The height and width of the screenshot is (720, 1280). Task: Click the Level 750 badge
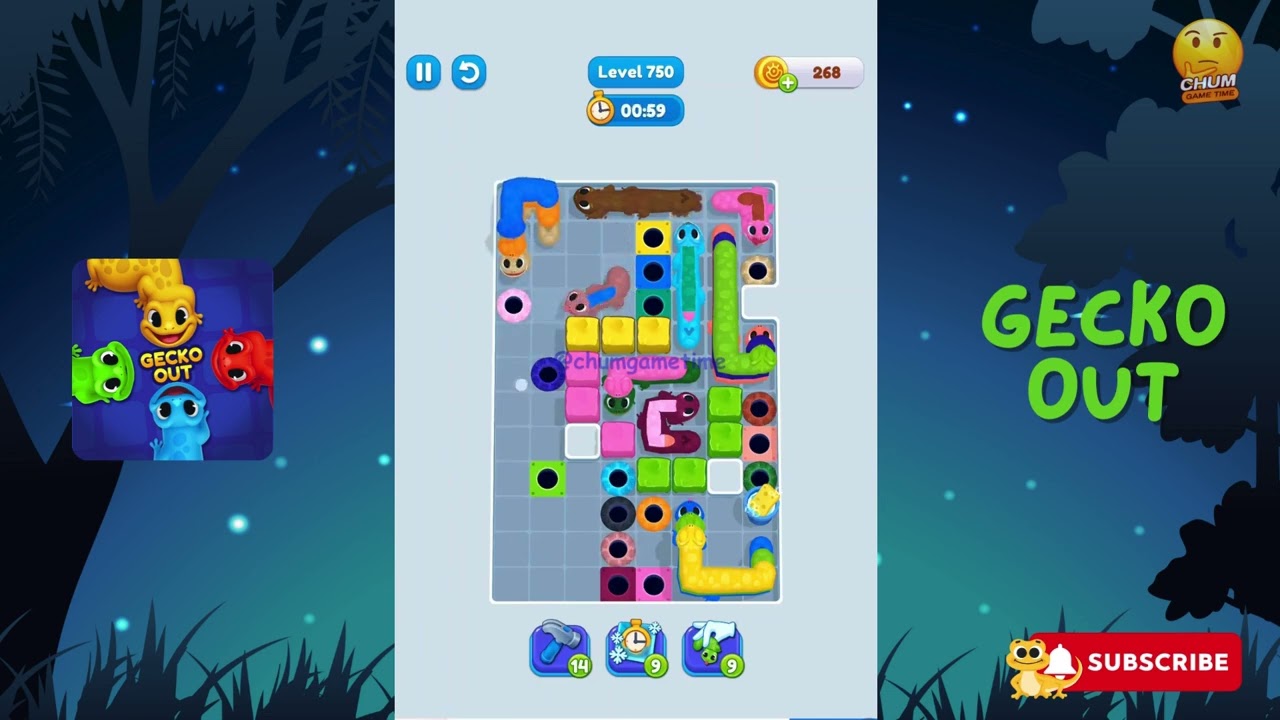(x=635, y=71)
